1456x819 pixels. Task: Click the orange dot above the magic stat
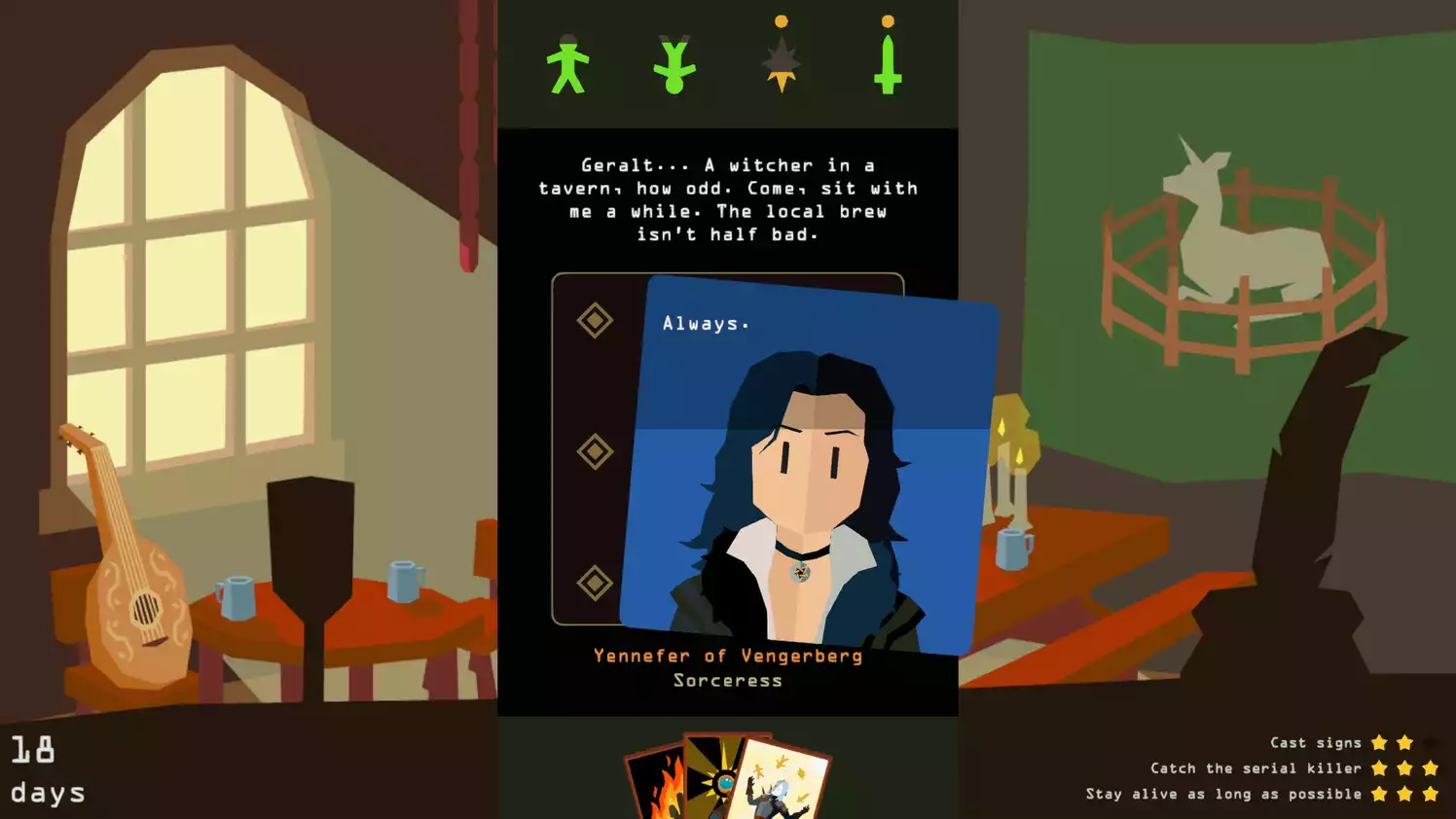pos(782,18)
